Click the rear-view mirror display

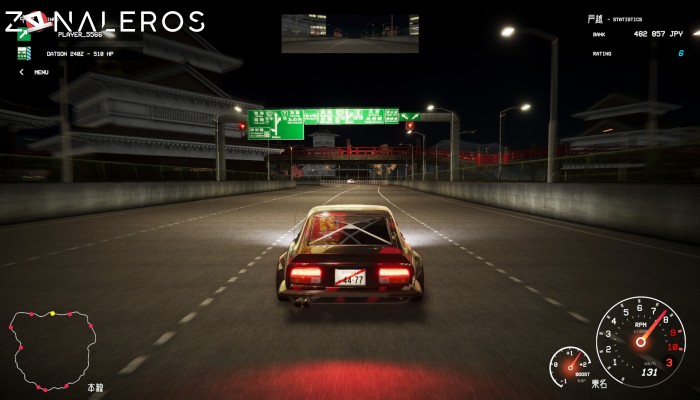pyautogui.click(x=349, y=33)
